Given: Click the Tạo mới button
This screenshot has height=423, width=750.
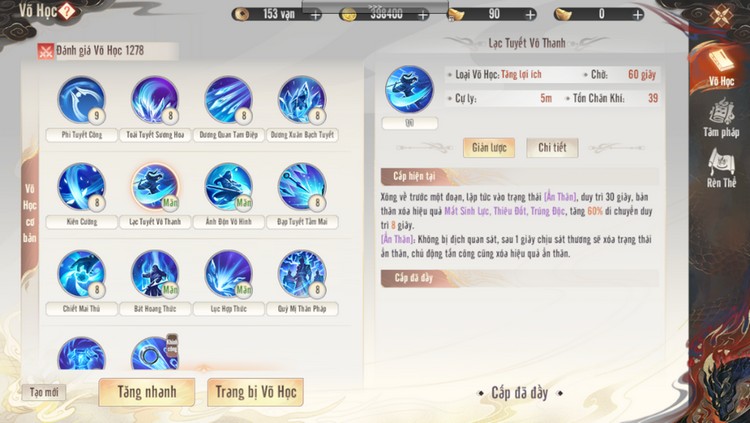Looking at the screenshot, I should coord(43,392).
